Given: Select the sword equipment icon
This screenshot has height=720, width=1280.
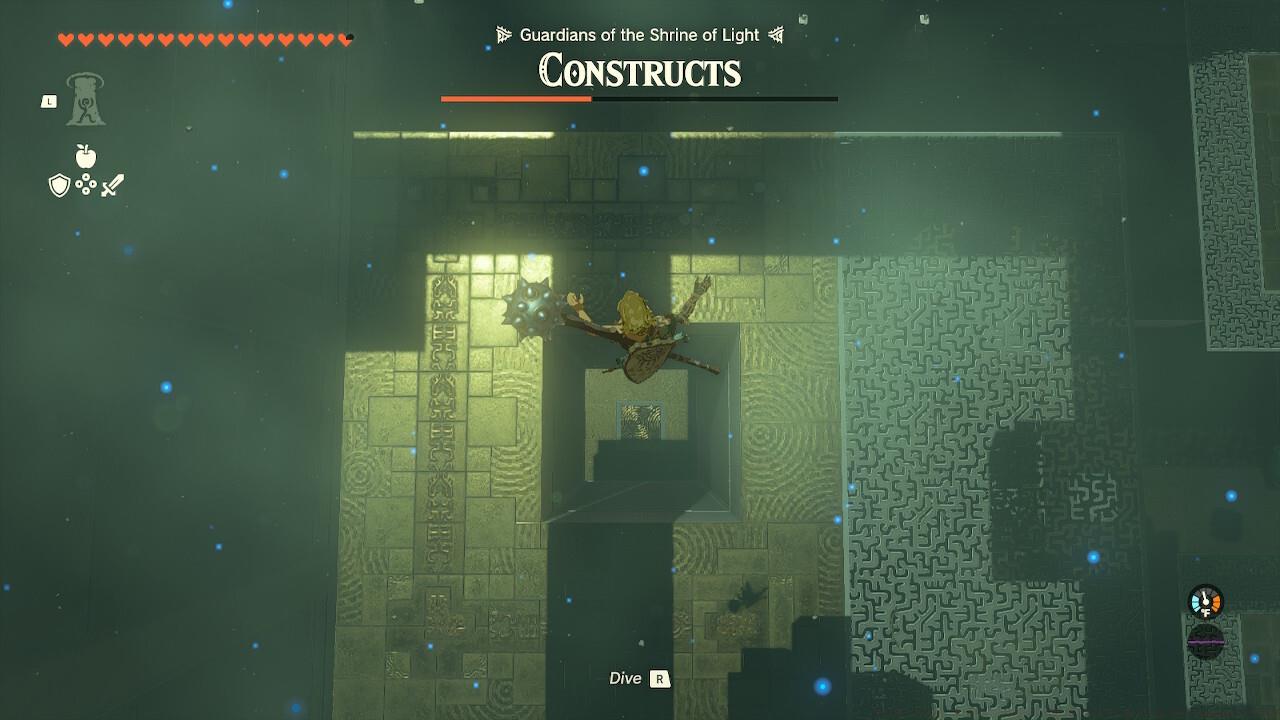Looking at the screenshot, I should point(113,186).
